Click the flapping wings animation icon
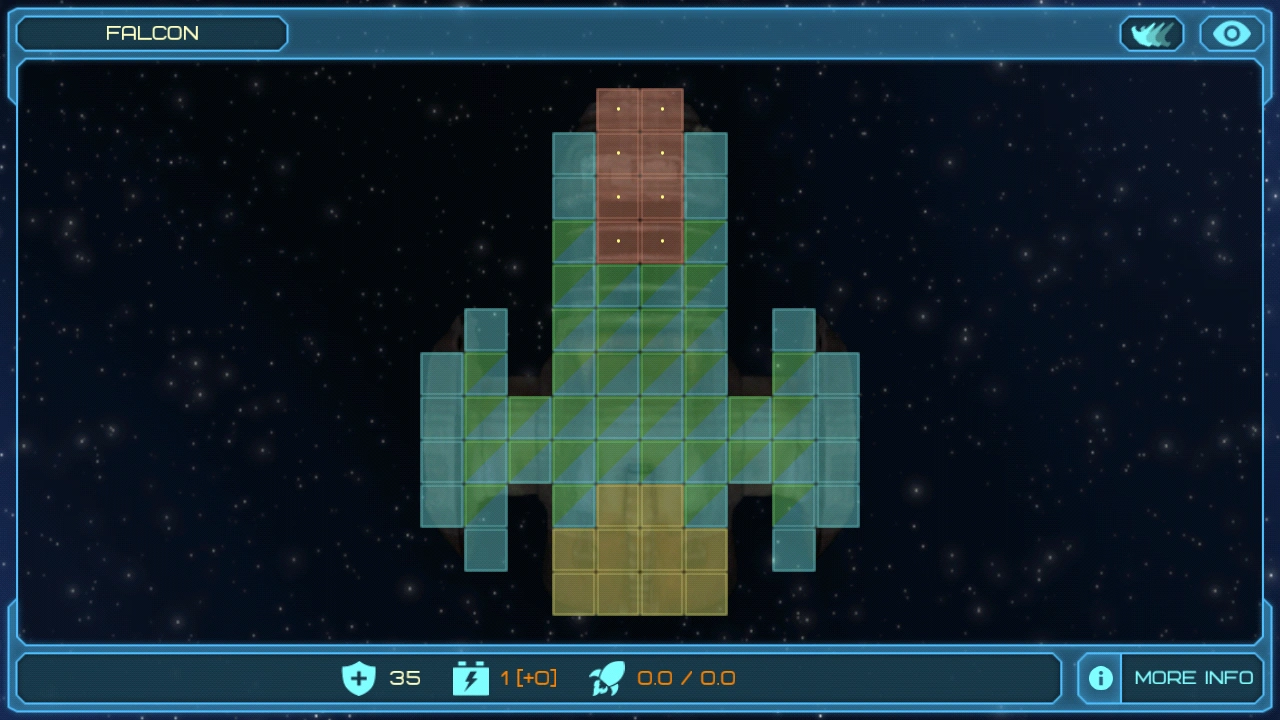Screen dimensions: 1280x720 (1151, 33)
